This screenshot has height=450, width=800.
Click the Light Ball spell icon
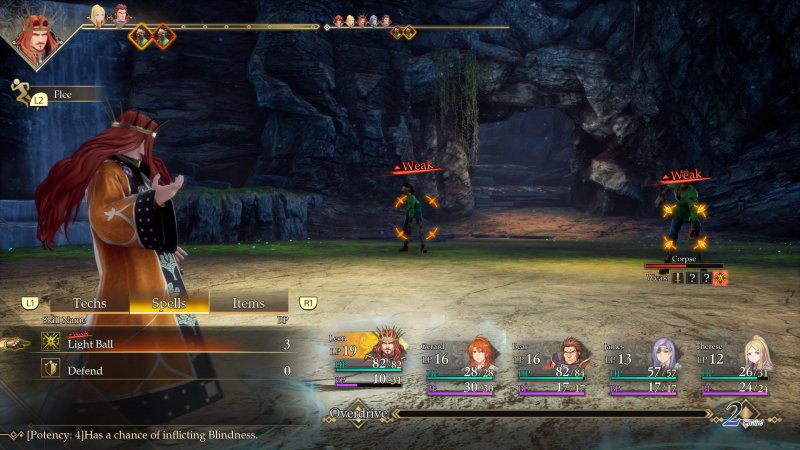(x=48, y=343)
